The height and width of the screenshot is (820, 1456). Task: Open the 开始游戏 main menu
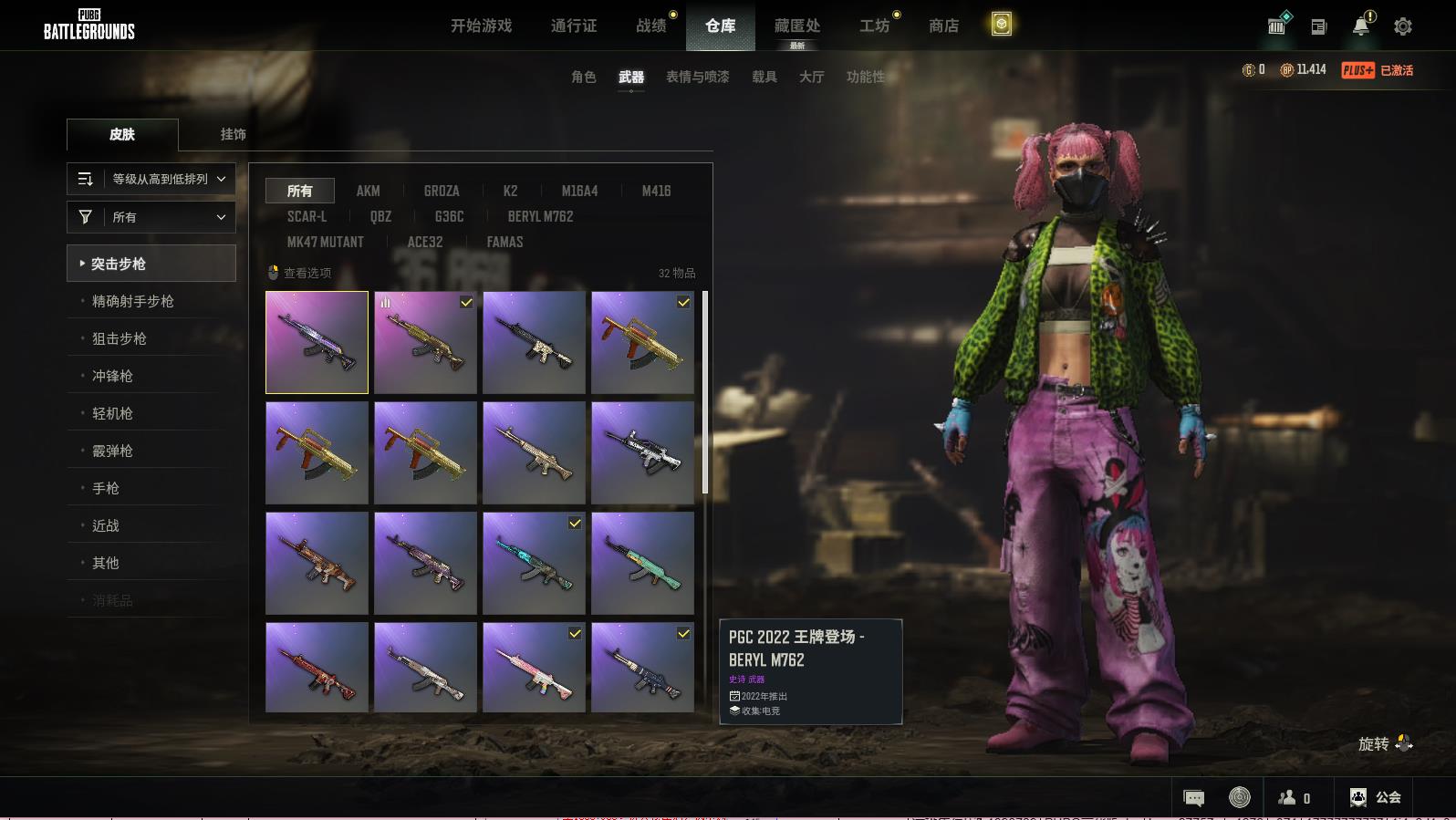(x=481, y=26)
